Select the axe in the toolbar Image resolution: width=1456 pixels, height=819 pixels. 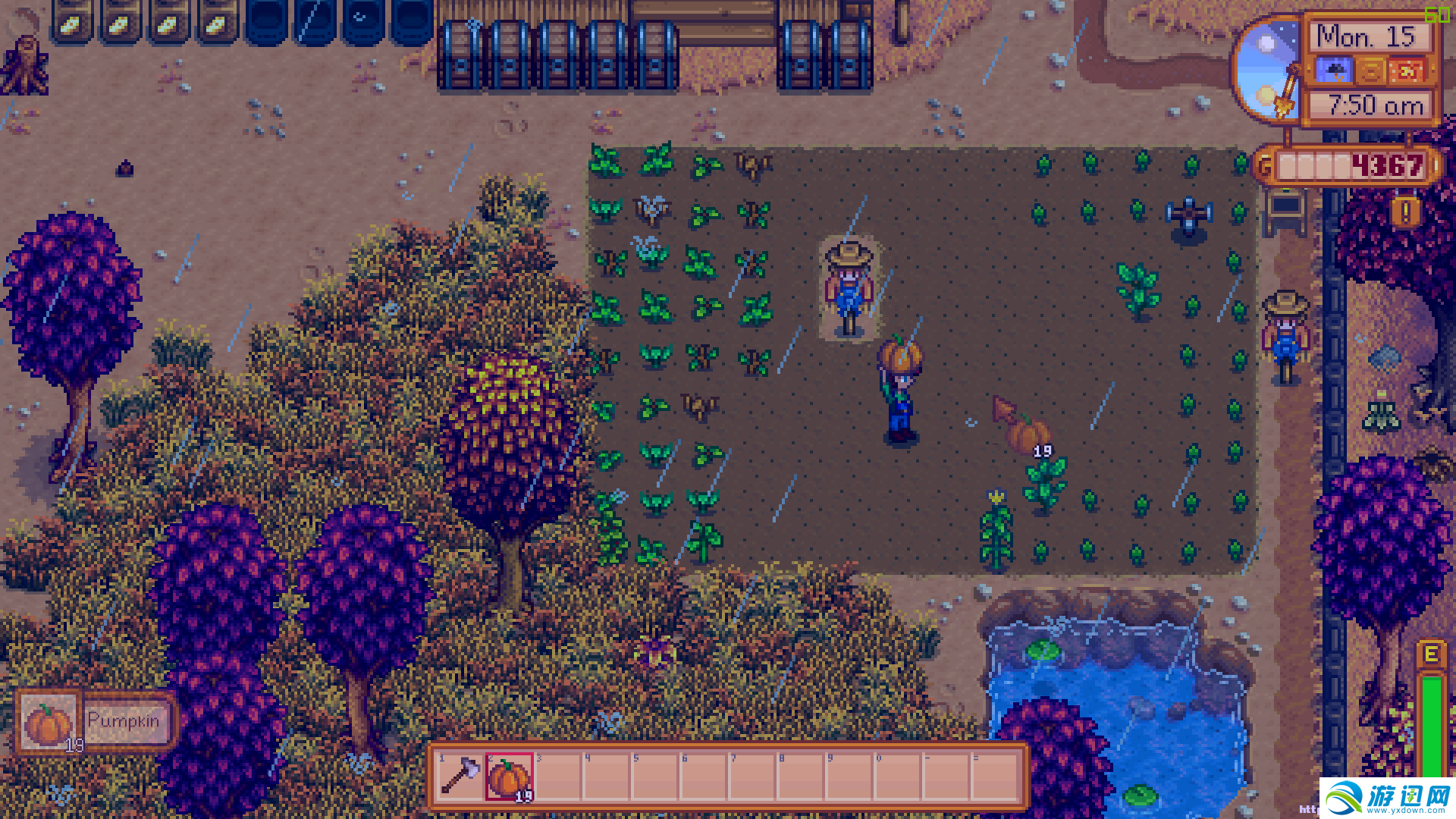click(x=460, y=777)
